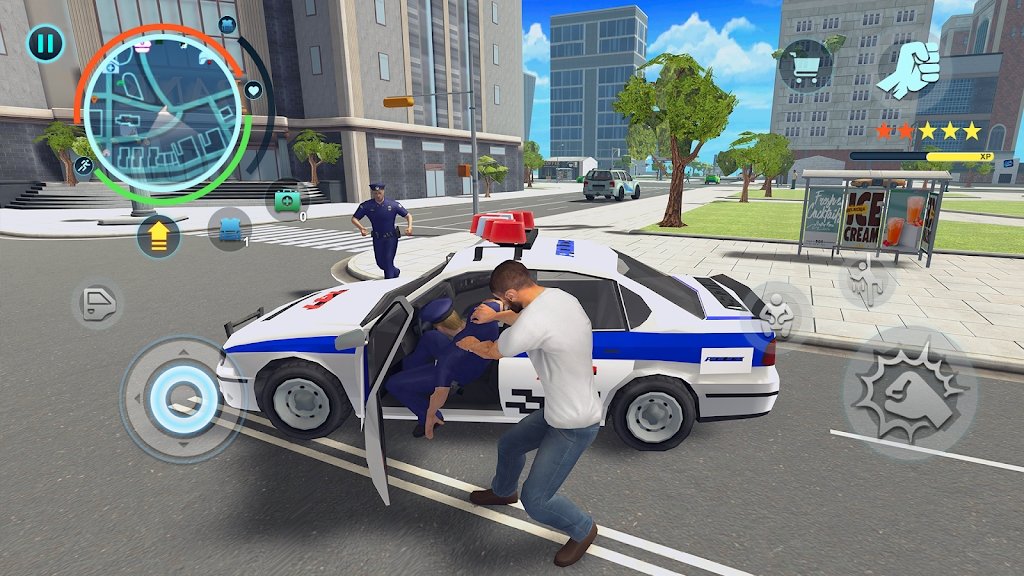Use the green medkit item
Image resolution: width=1024 pixels, height=576 pixels.
point(288,200)
